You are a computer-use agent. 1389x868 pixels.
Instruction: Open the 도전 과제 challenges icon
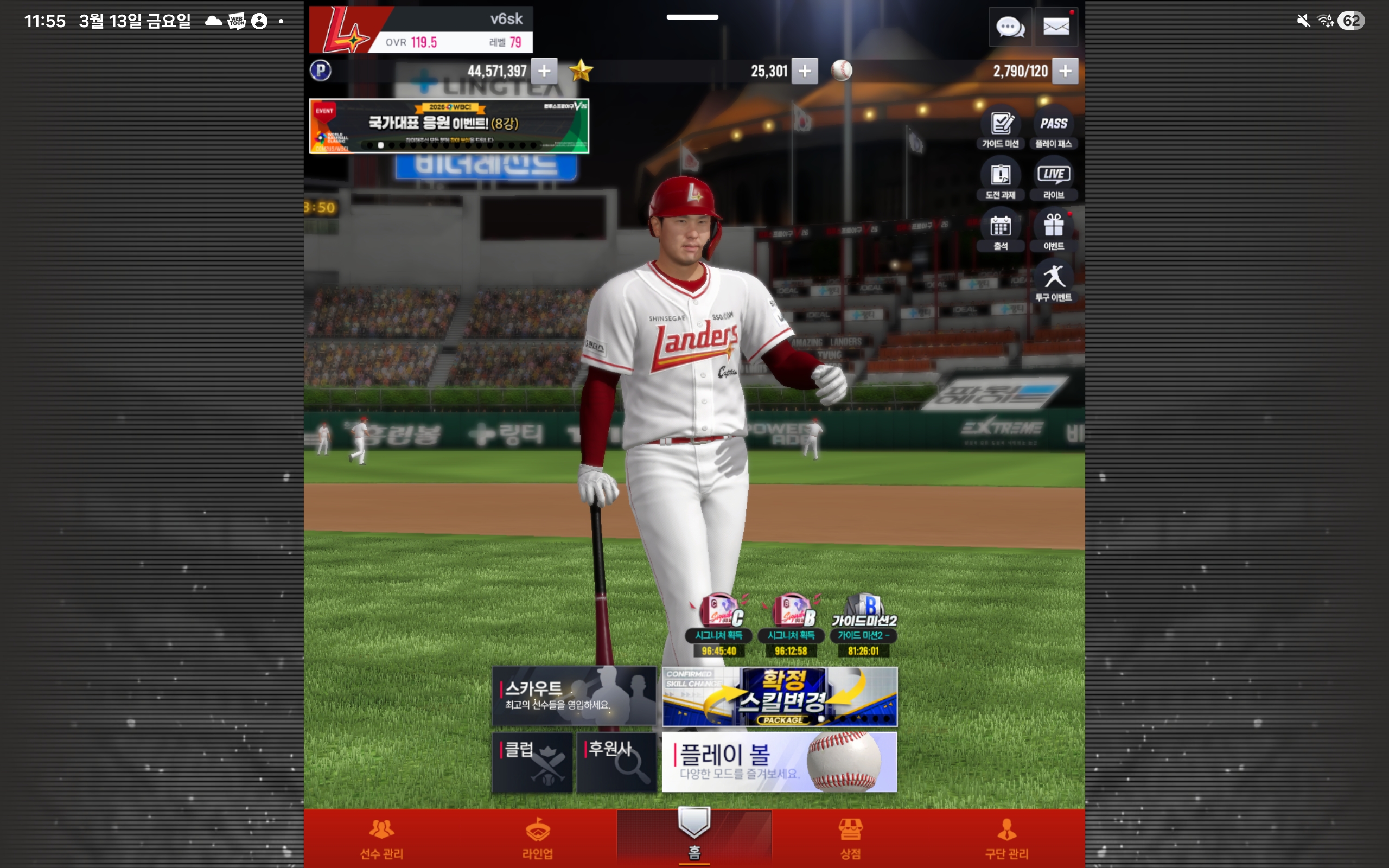click(1001, 178)
